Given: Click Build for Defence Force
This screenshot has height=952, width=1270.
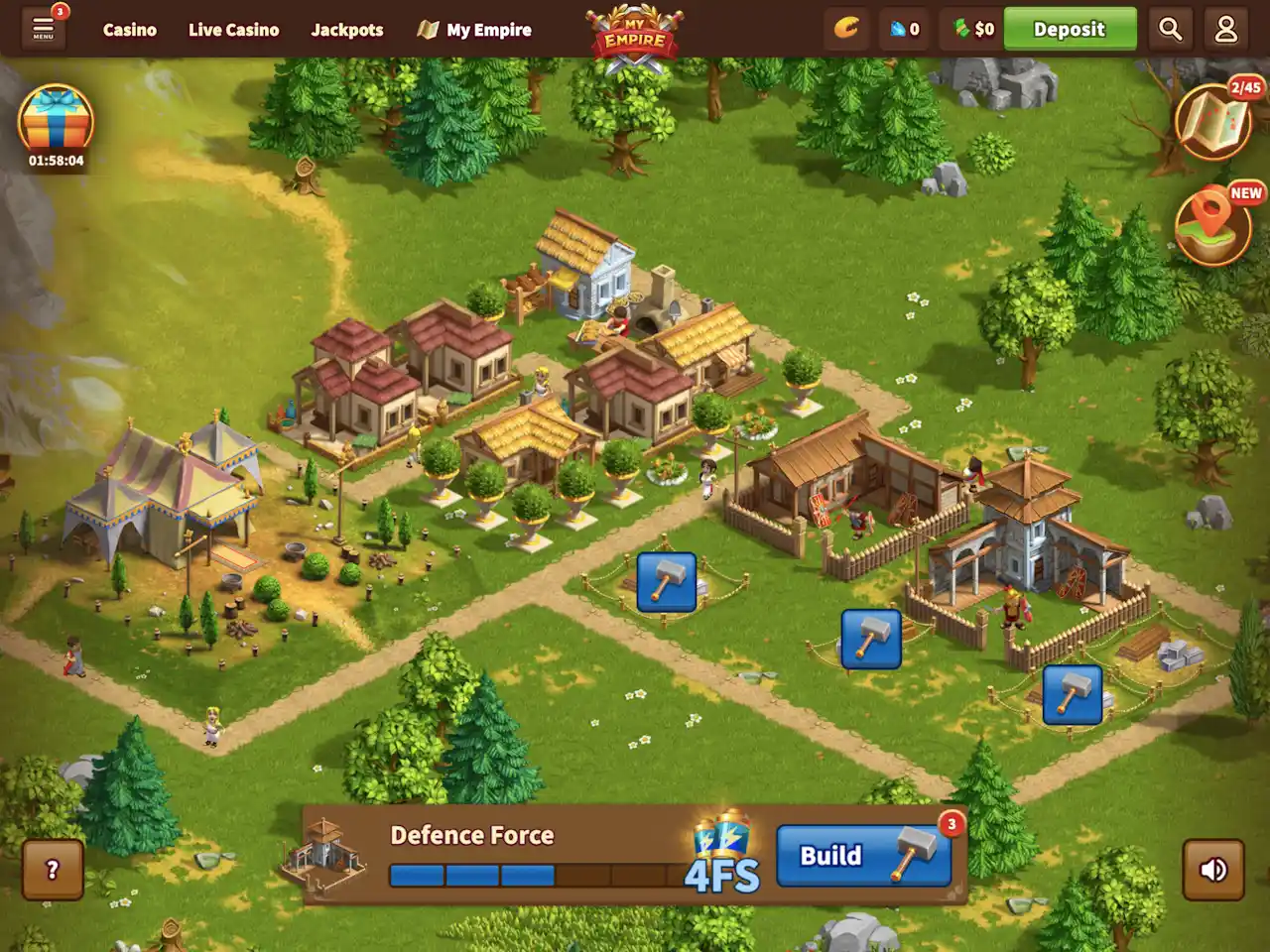Looking at the screenshot, I should (863, 856).
